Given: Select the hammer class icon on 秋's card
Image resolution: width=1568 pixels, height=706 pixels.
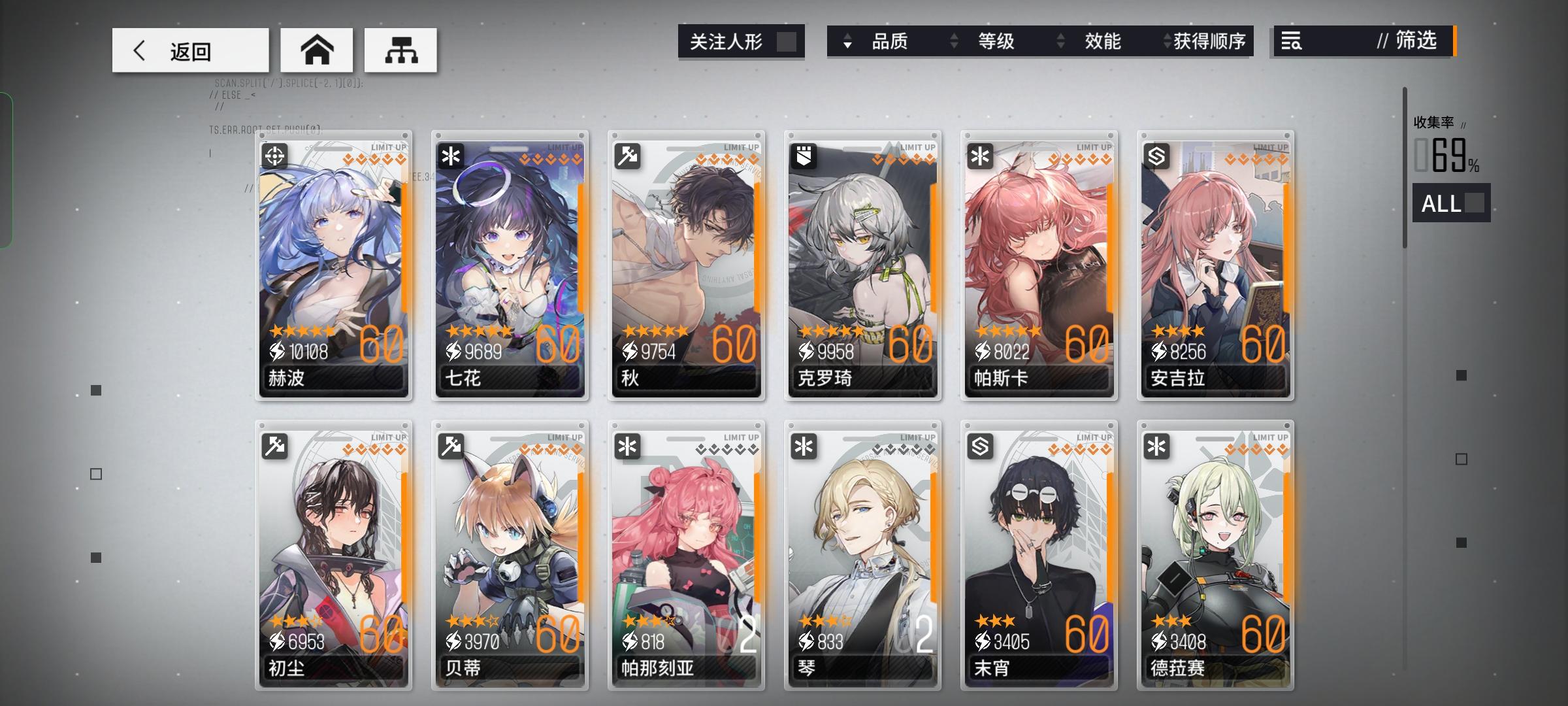Looking at the screenshot, I should pyautogui.click(x=629, y=157).
